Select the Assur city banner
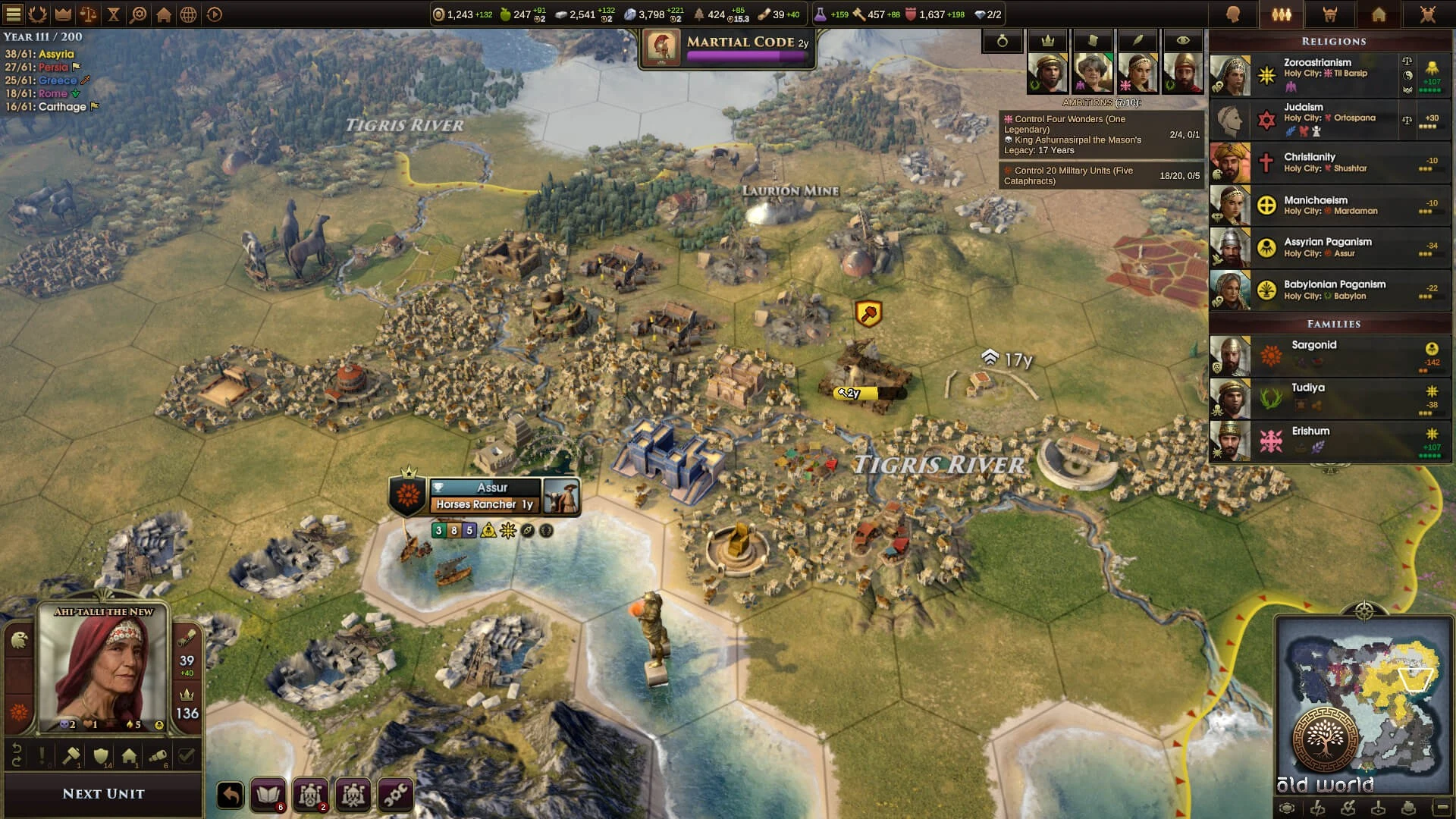1456x819 pixels. point(491,488)
